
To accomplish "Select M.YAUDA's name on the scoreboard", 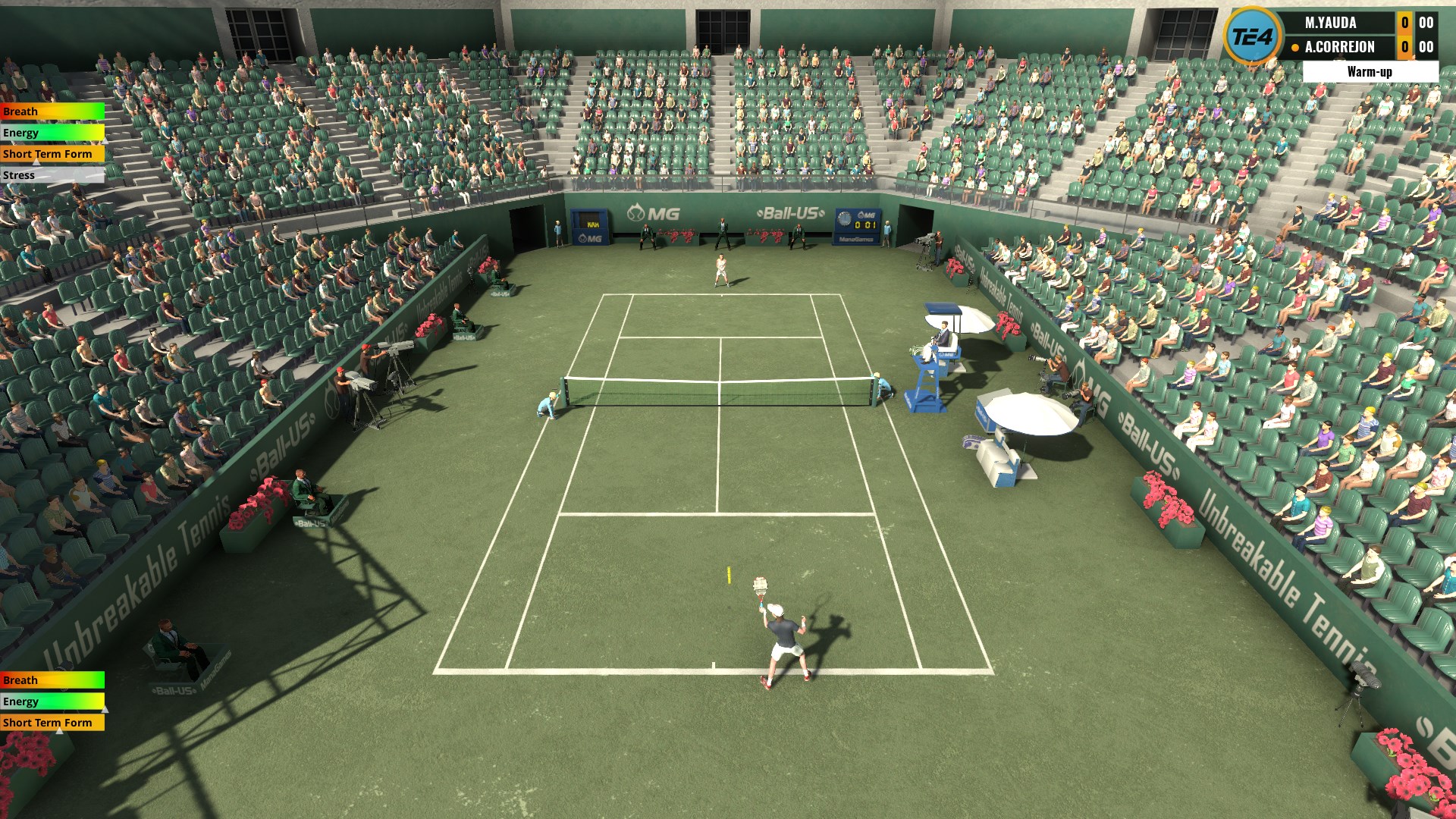I will point(1331,23).
